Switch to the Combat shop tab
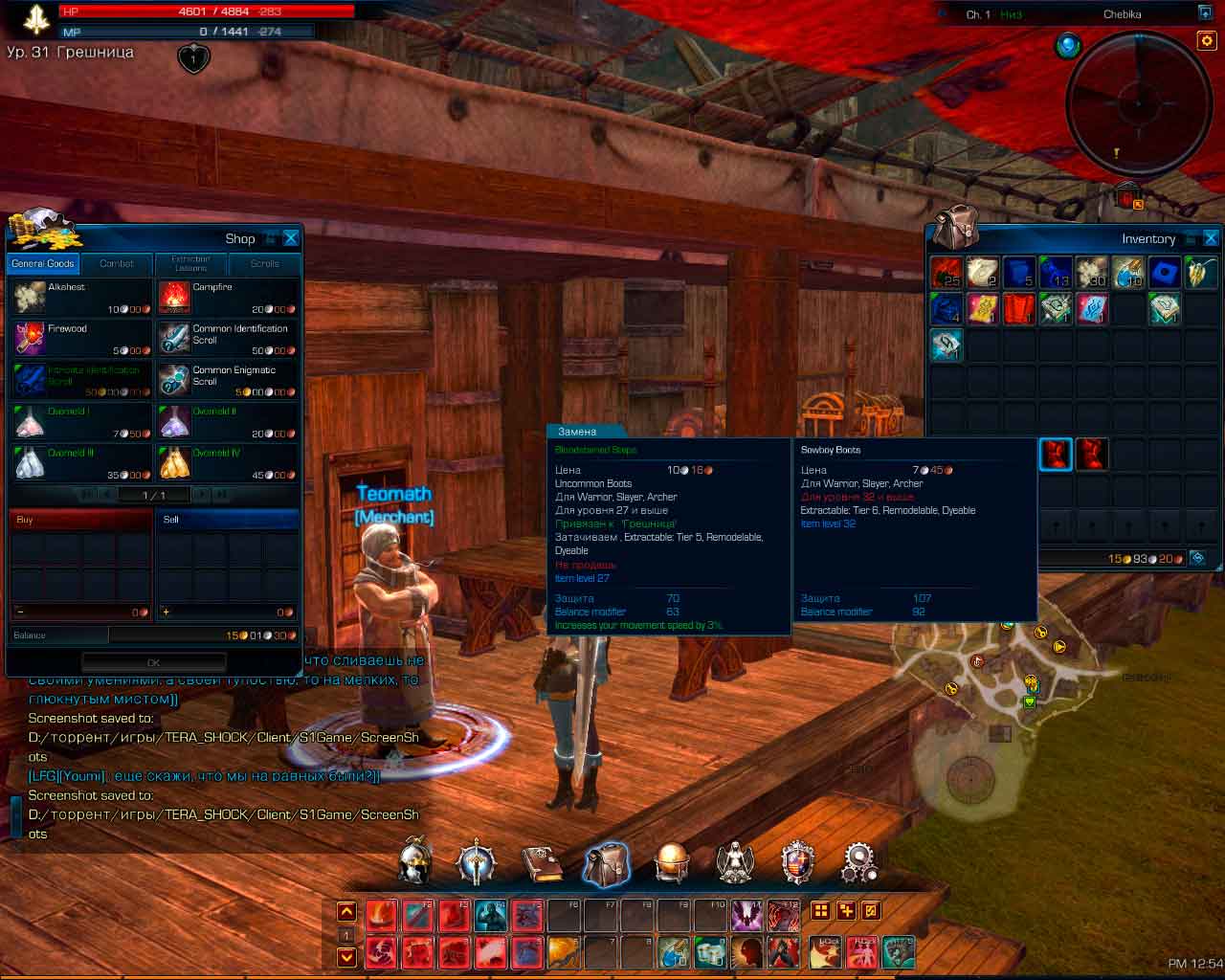This screenshot has width=1225, height=980. (117, 264)
